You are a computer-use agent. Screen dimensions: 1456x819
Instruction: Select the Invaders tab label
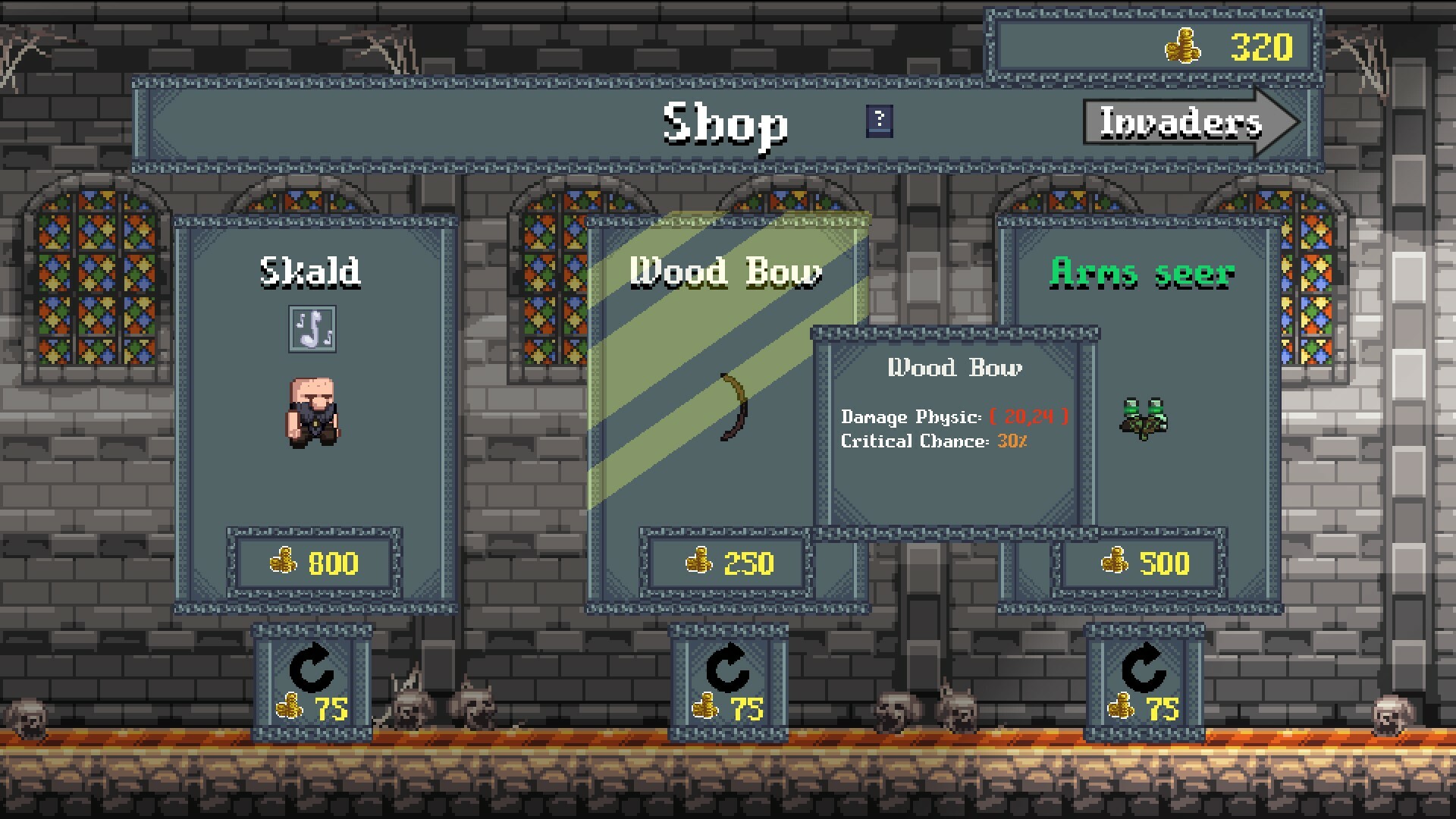pyautogui.click(x=1178, y=124)
